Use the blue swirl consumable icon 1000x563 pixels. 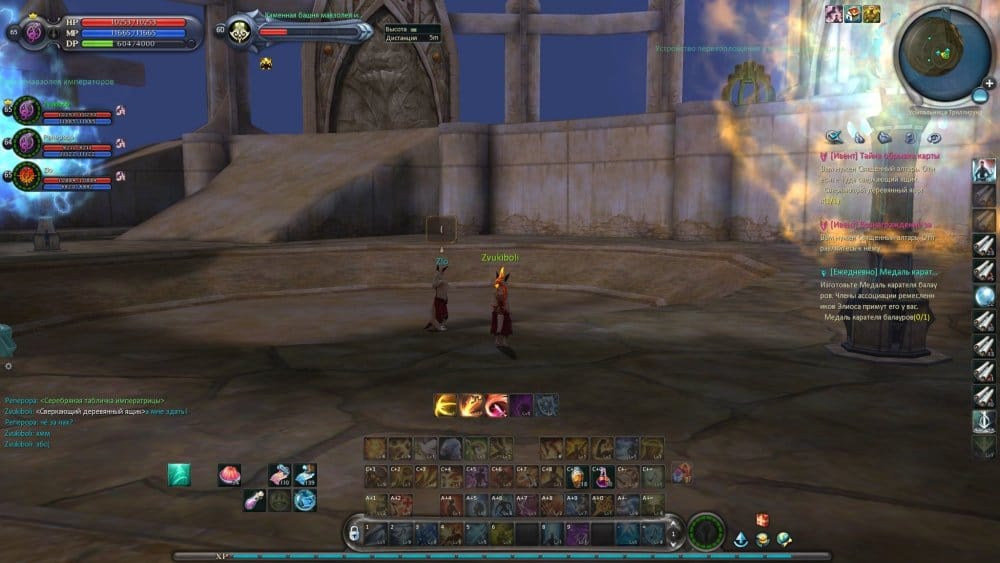304,499
